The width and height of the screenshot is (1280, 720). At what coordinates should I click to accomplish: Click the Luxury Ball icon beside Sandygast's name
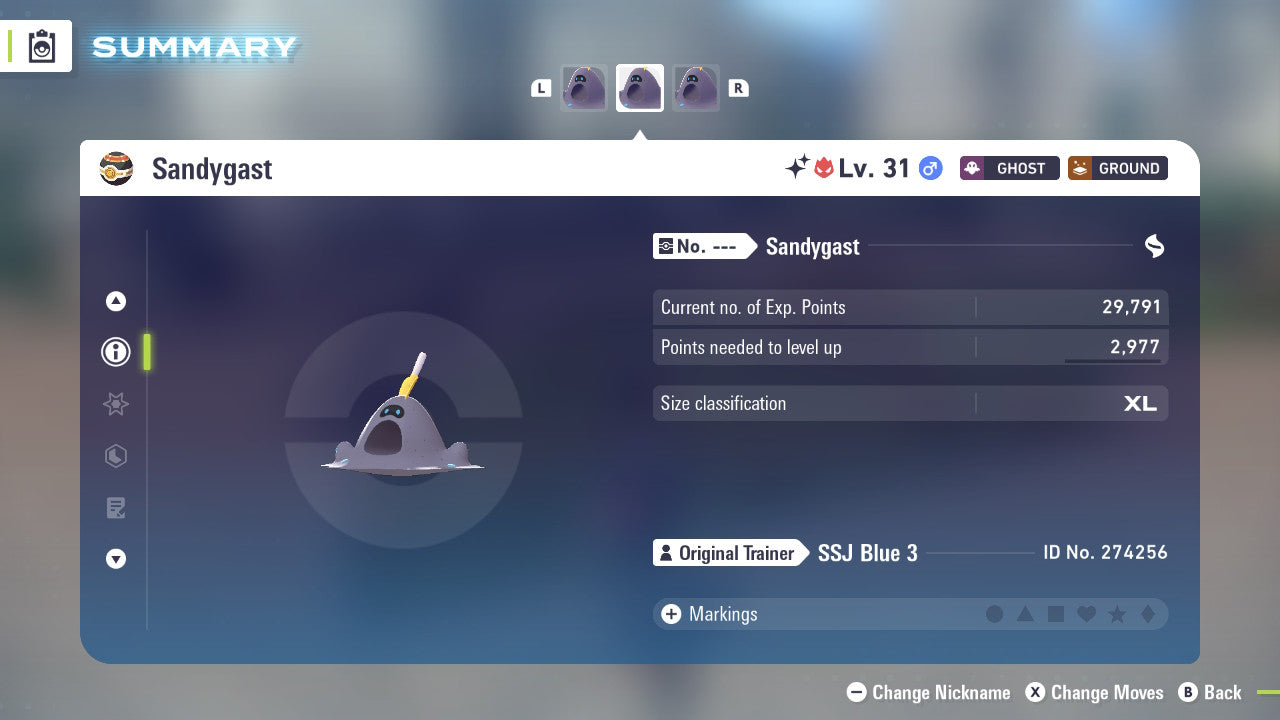[116, 168]
